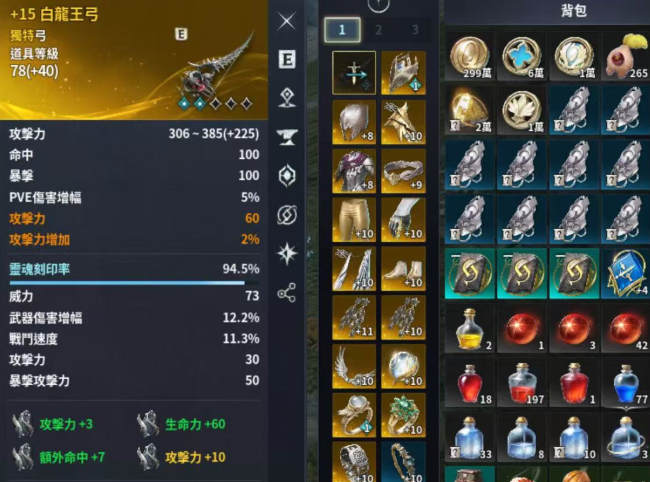Click the four-pointed star icon

pos(287,253)
